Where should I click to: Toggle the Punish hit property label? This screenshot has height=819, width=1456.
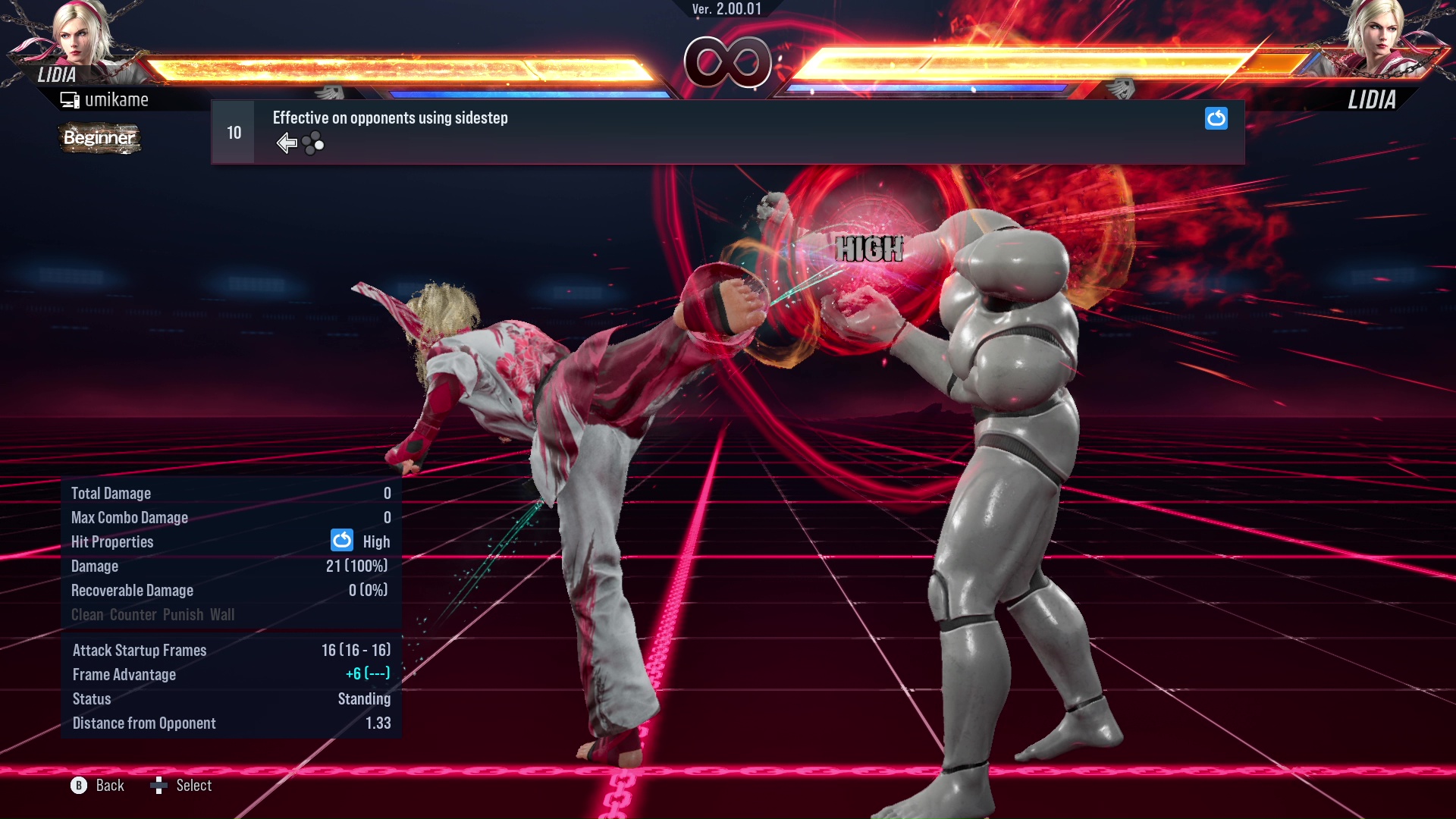(184, 614)
